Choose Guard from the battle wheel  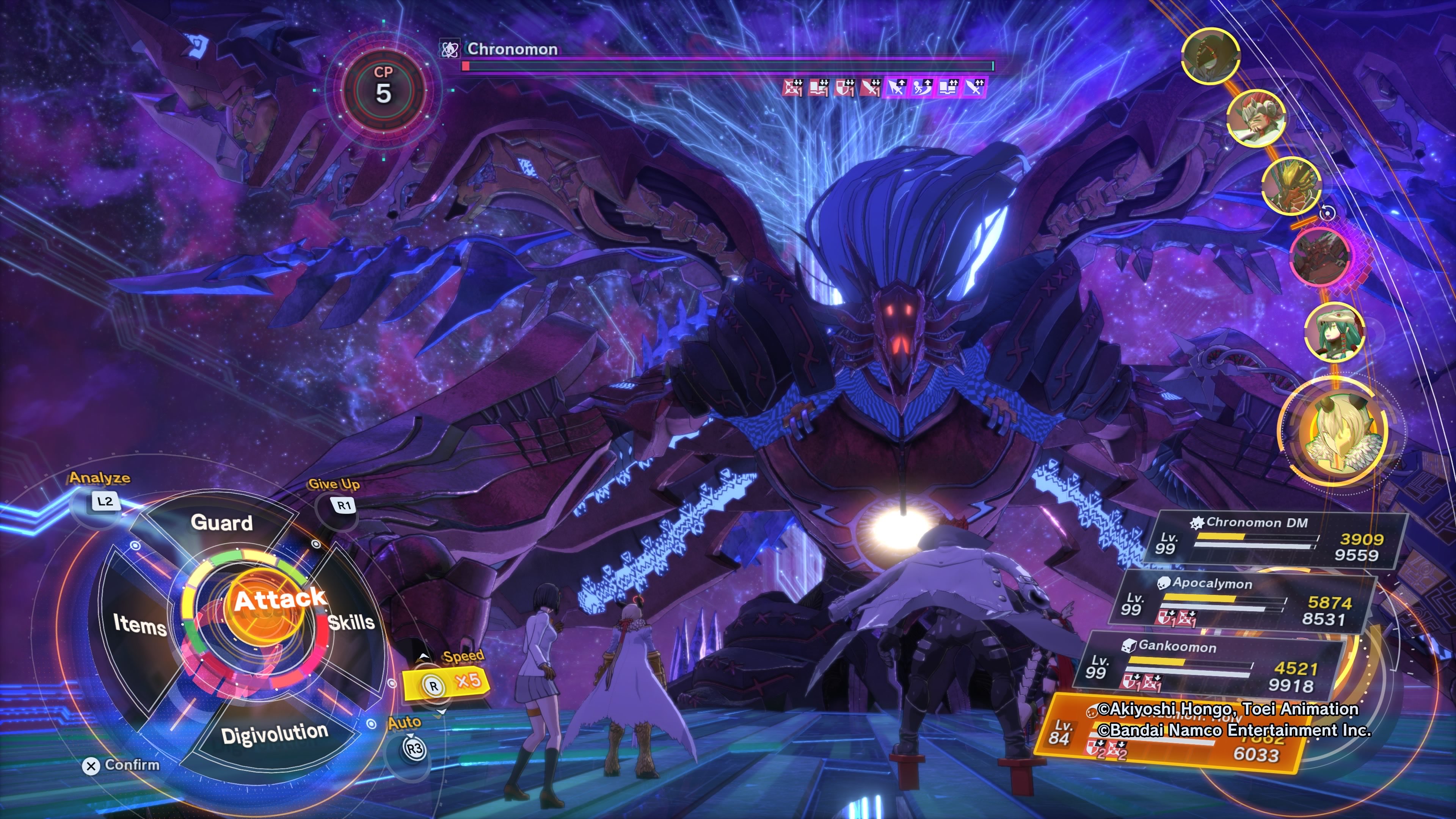(x=221, y=523)
